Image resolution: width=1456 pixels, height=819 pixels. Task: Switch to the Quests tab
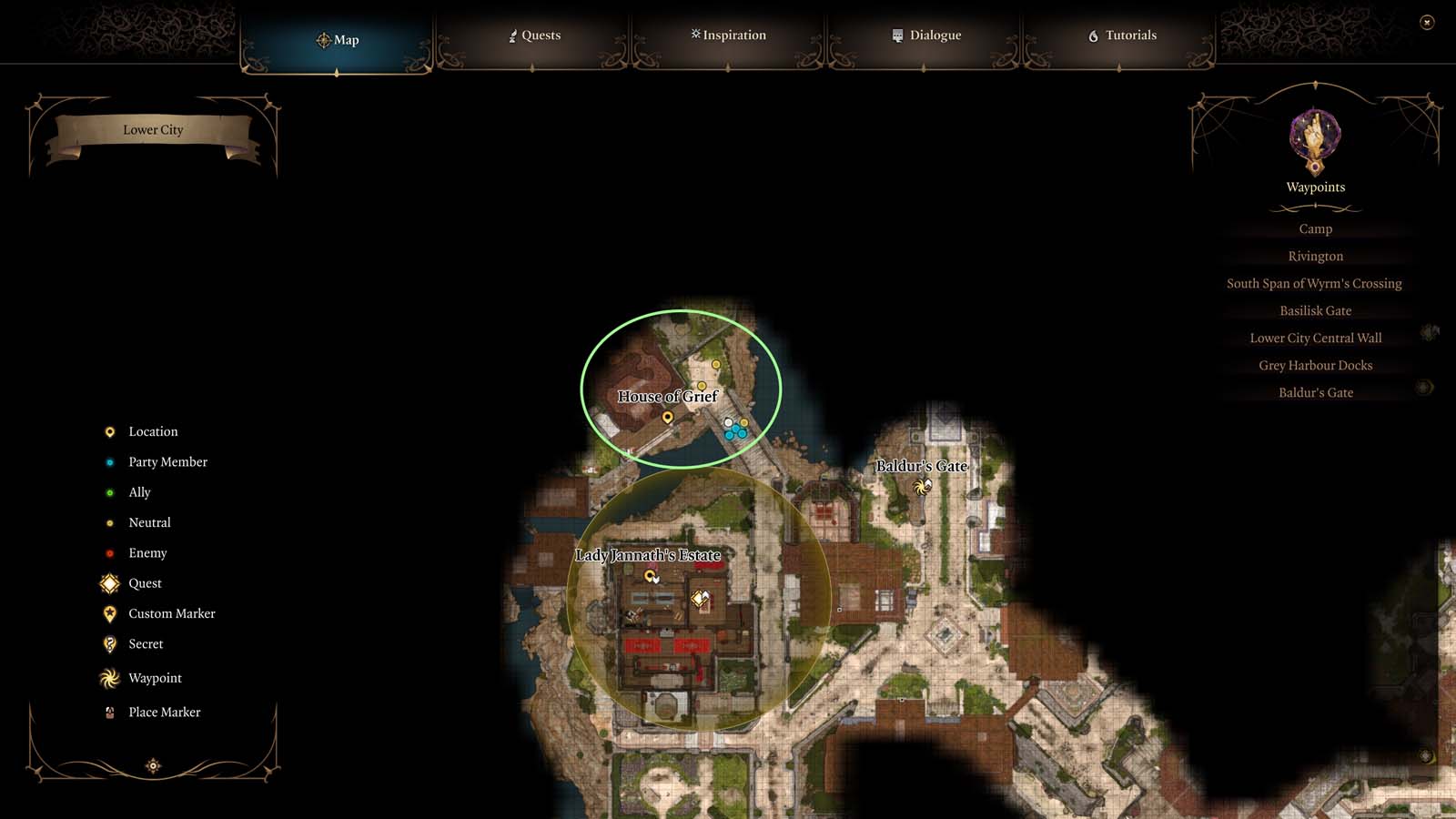point(536,35)
